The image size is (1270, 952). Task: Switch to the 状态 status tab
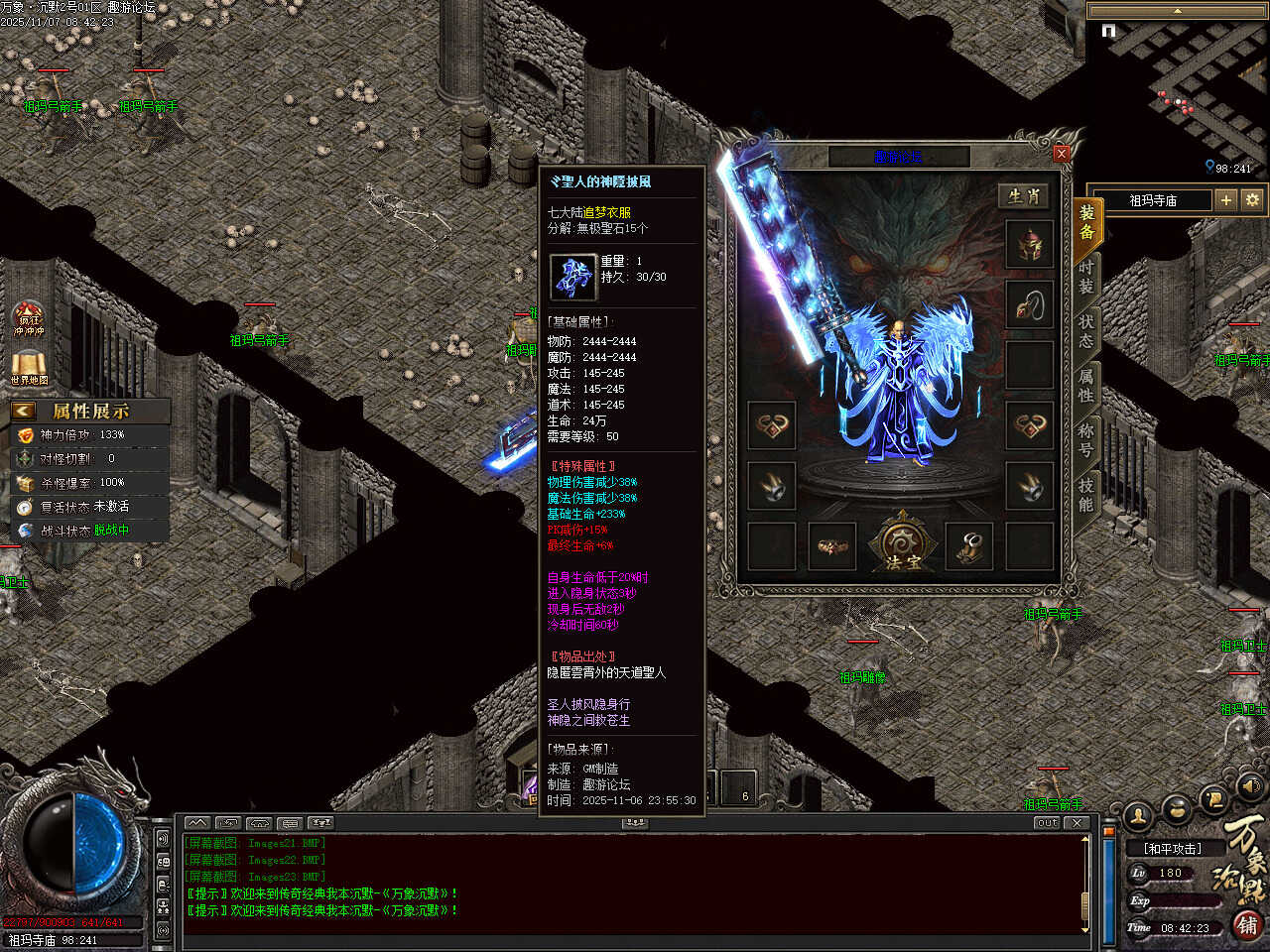tap(1085, 331)
